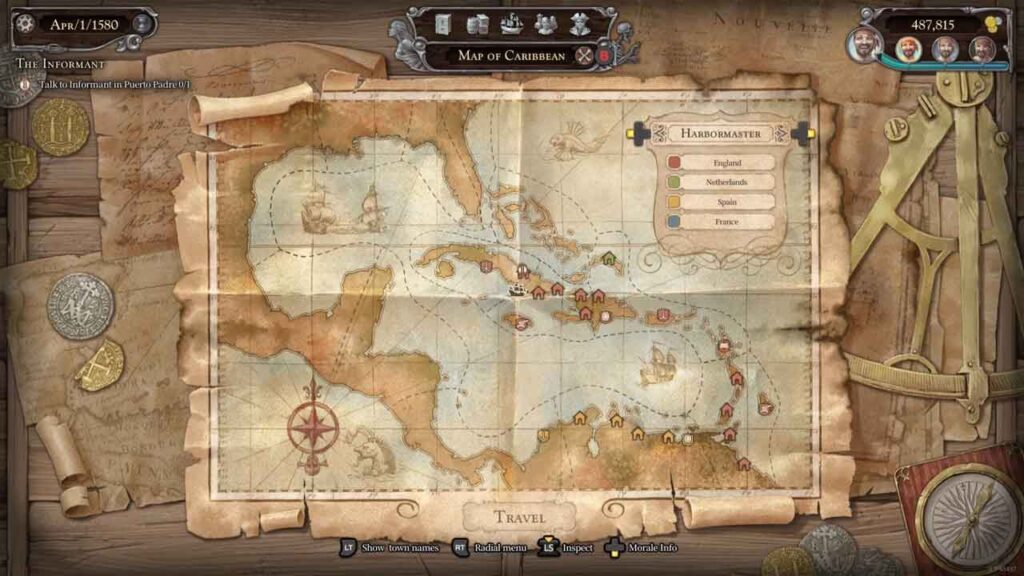Cycle Harbormaster panel with the left arrow
The height and width of the screenshot is (576, 1024).
click(x=637, y=133)
